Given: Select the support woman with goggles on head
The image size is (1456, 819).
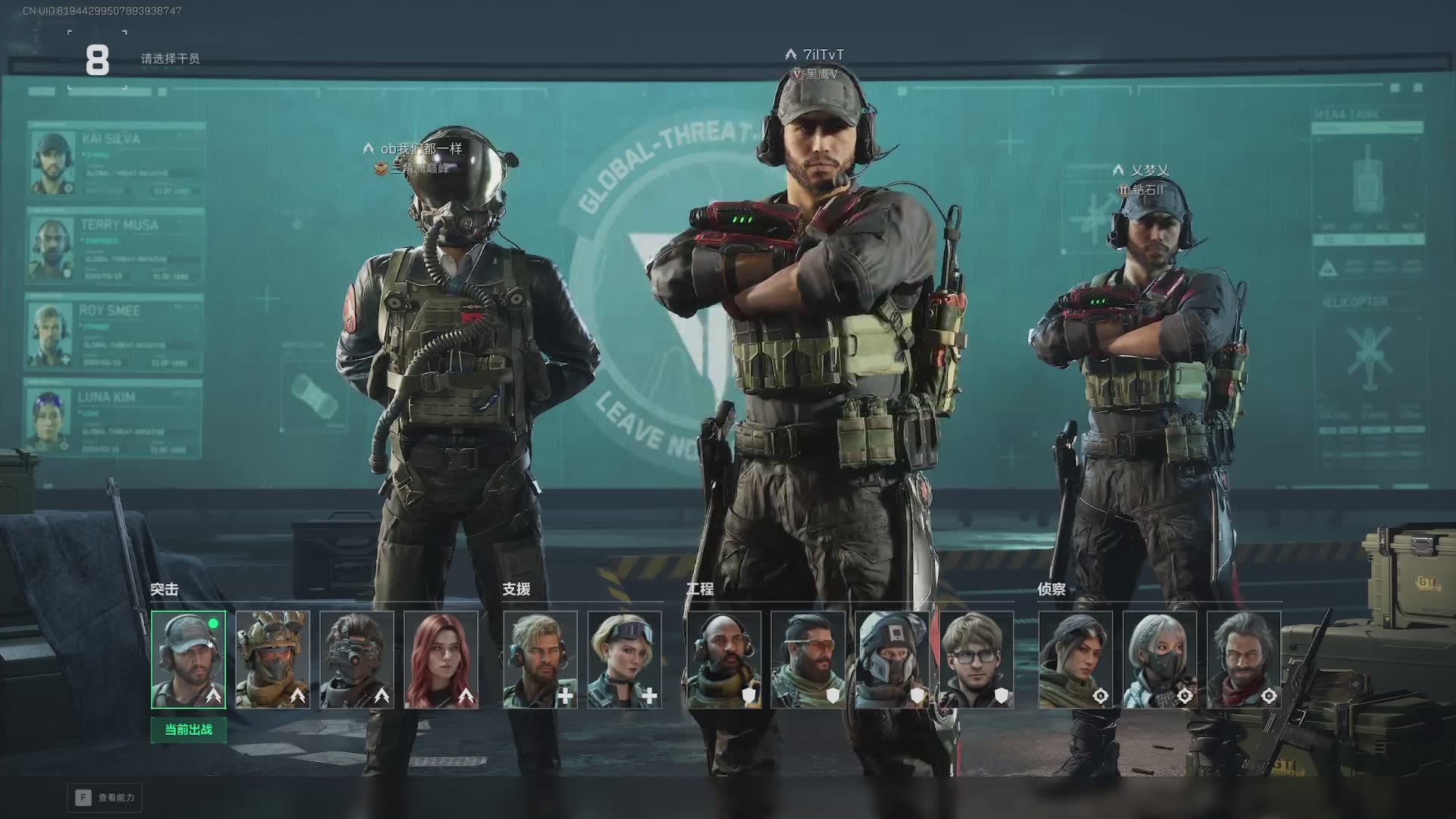Looking at the screenshot, I should tap(624, 660).
